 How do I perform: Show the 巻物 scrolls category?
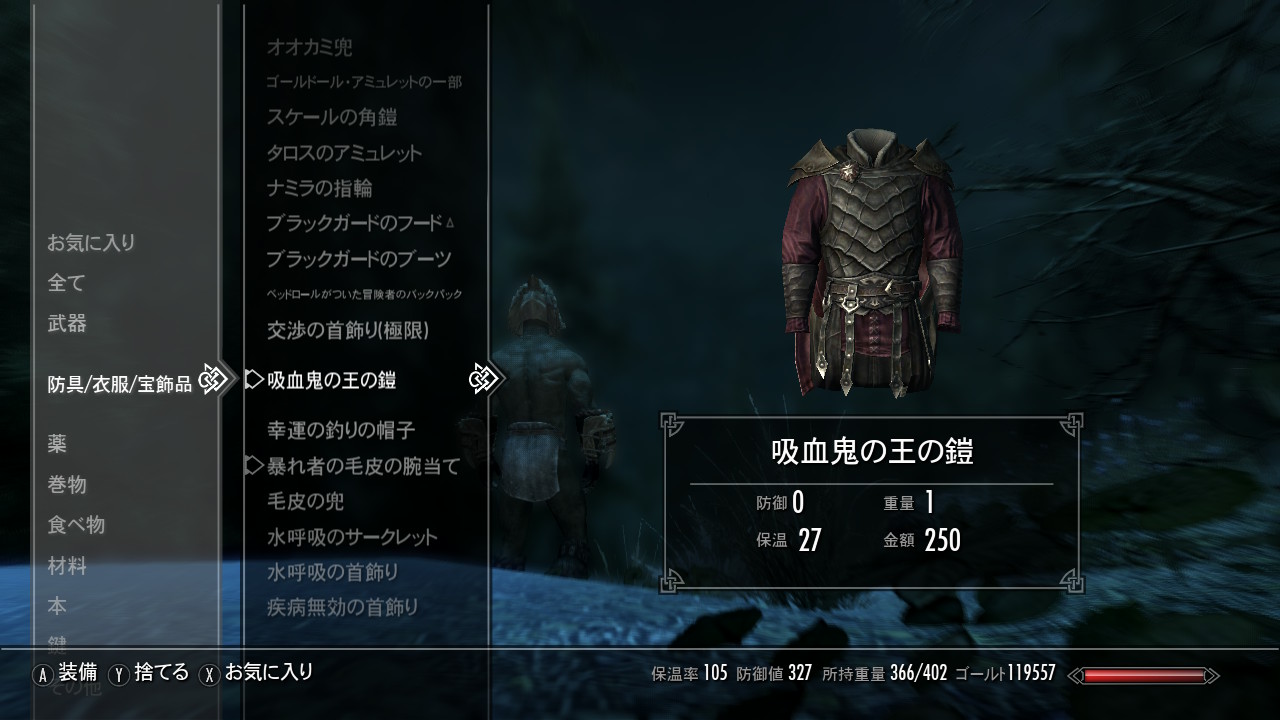coord(67,485)
